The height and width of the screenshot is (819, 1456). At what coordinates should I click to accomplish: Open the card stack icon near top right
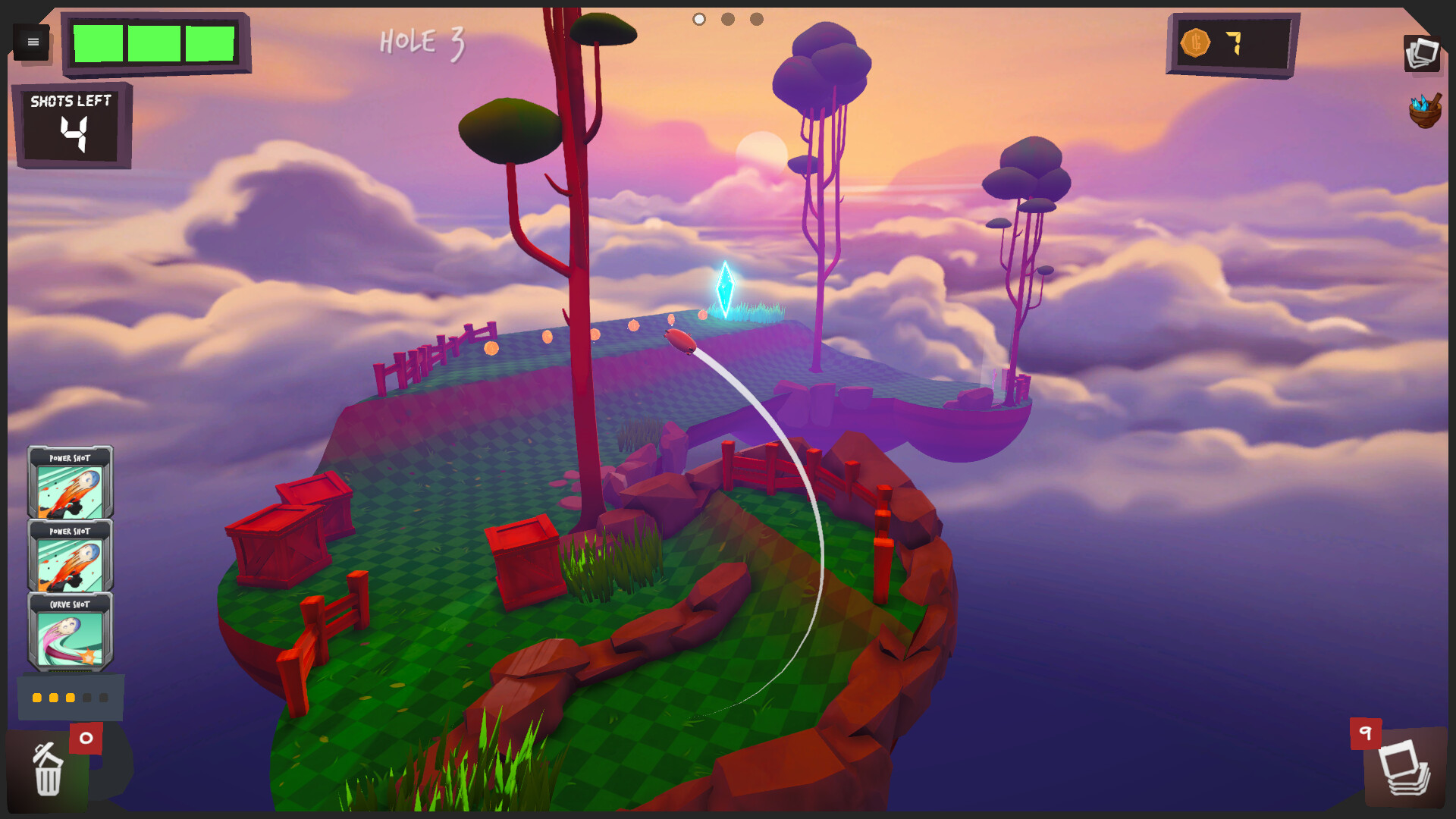coord(1423,52)
